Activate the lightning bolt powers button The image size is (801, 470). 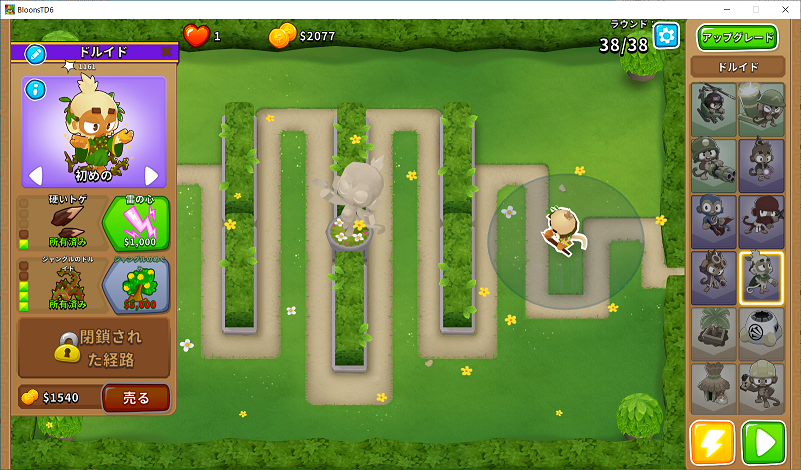712,443
